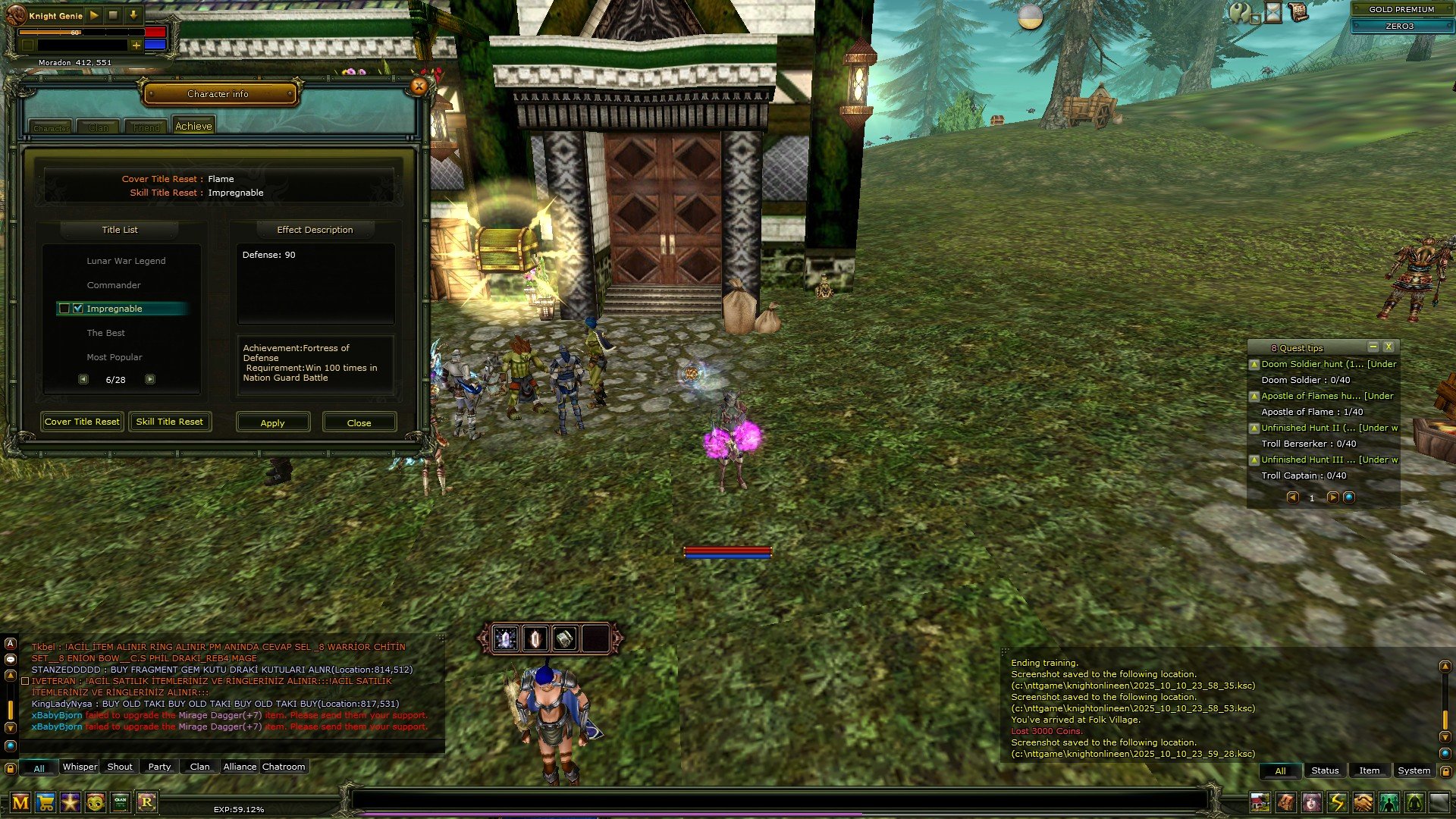Go to next title list page
This screenshot has width=1456, height=819.
click(x=150, y=379)
